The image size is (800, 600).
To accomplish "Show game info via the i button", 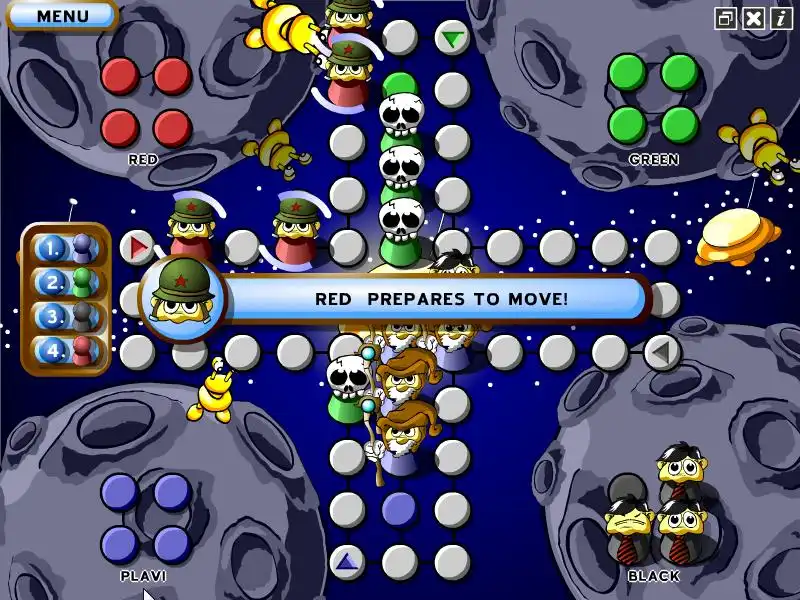I will 781,18.
